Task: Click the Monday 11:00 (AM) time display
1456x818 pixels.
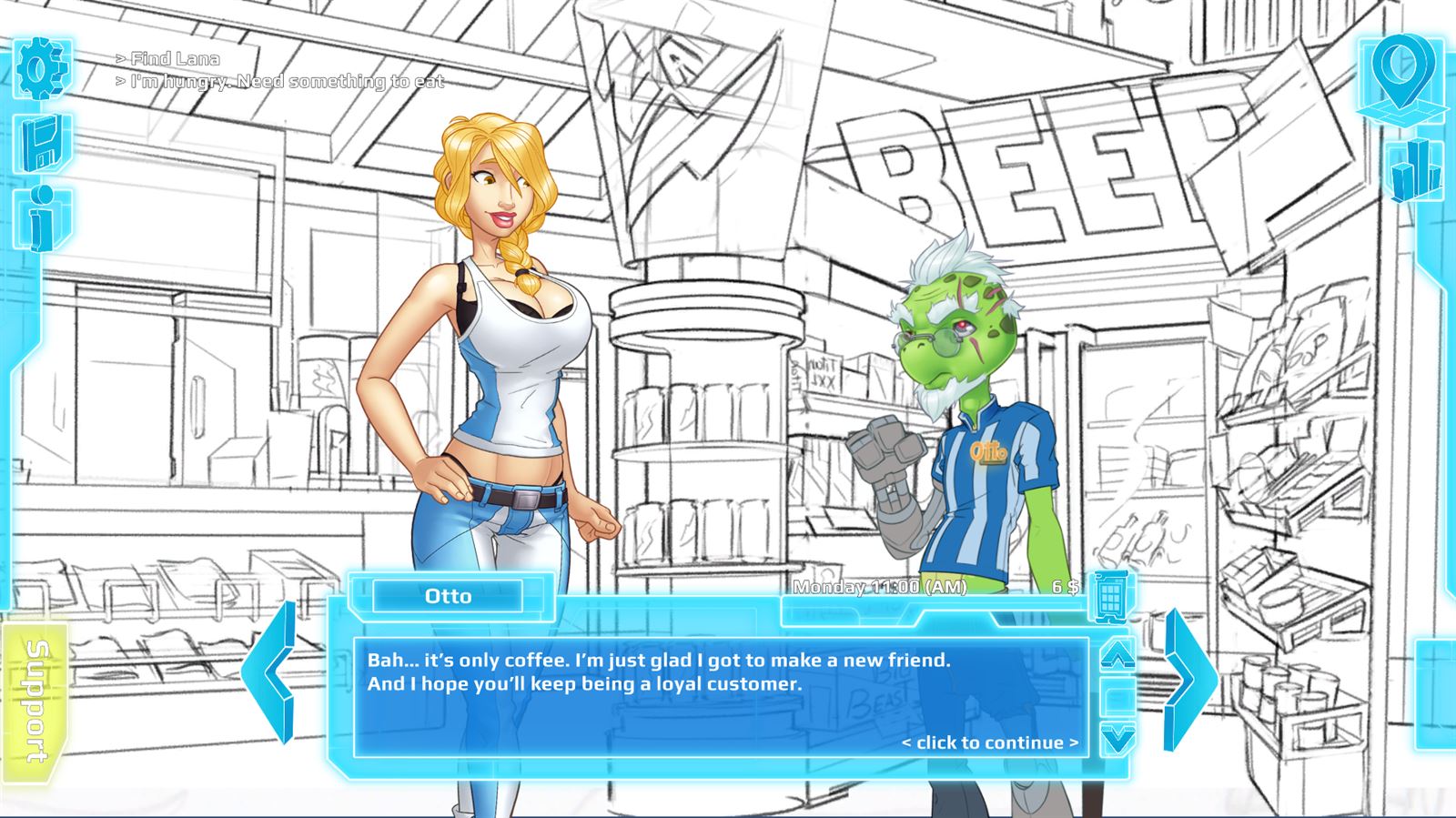Action: point(880,588)
